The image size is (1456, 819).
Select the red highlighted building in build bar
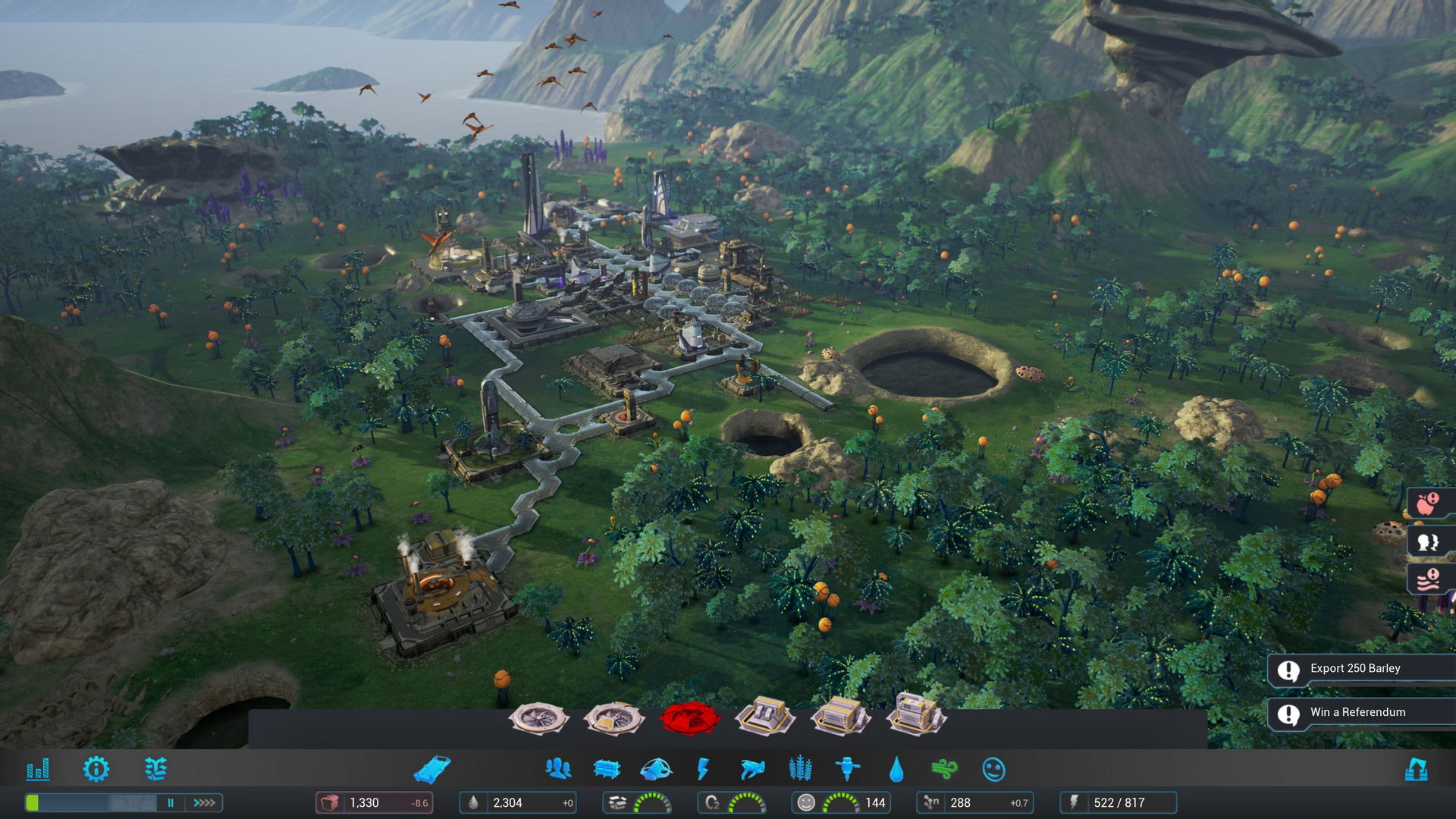tap(689, 718)
